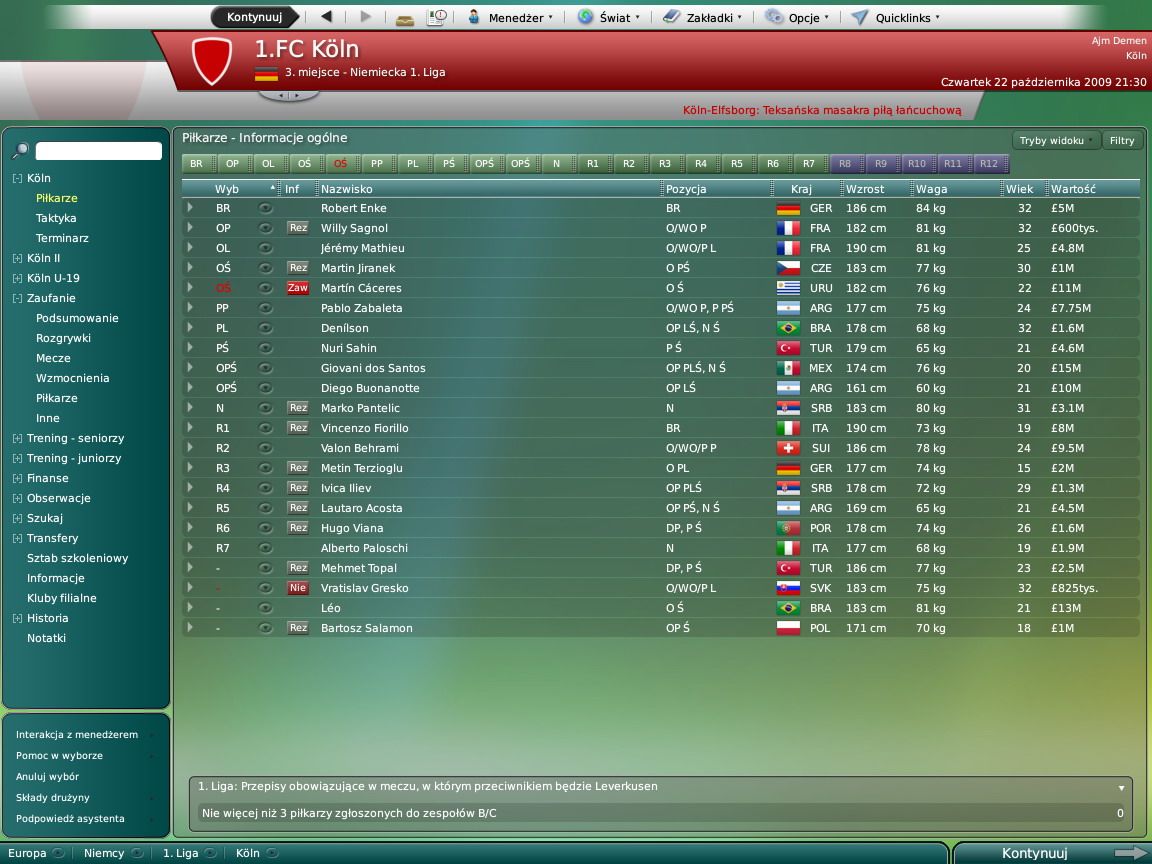This screenshot has height=864, width=1152.
Task: Open the Świat menu
Action: point(609,17)
